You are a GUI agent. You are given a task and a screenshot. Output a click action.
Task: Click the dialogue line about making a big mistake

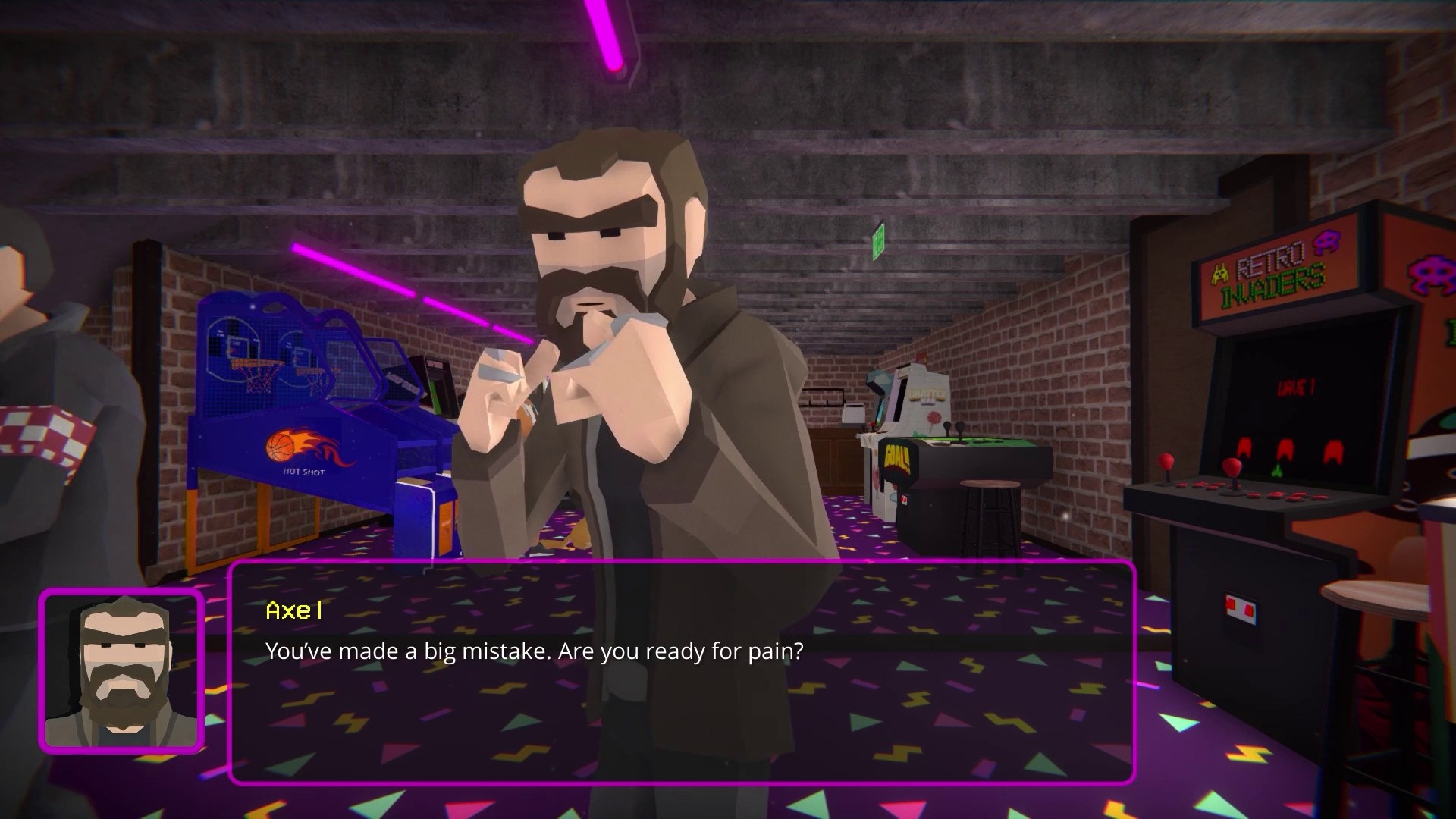point(534,651)
